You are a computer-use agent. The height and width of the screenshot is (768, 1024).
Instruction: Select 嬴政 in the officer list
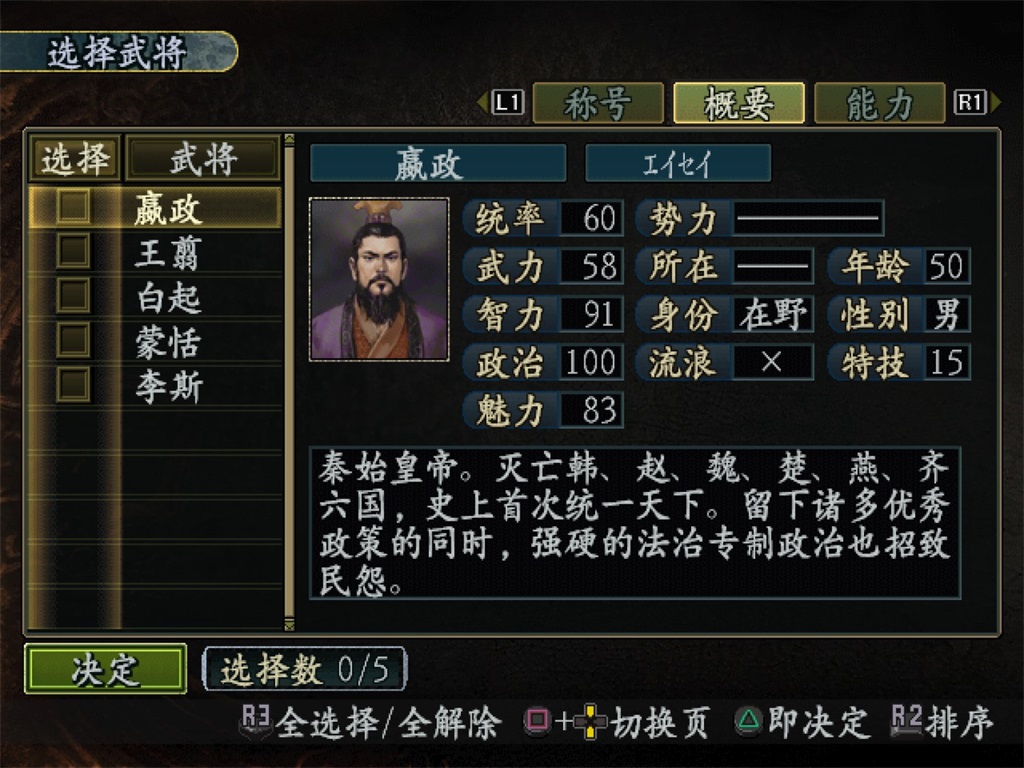pyautogui.click(x=168, y=208)
